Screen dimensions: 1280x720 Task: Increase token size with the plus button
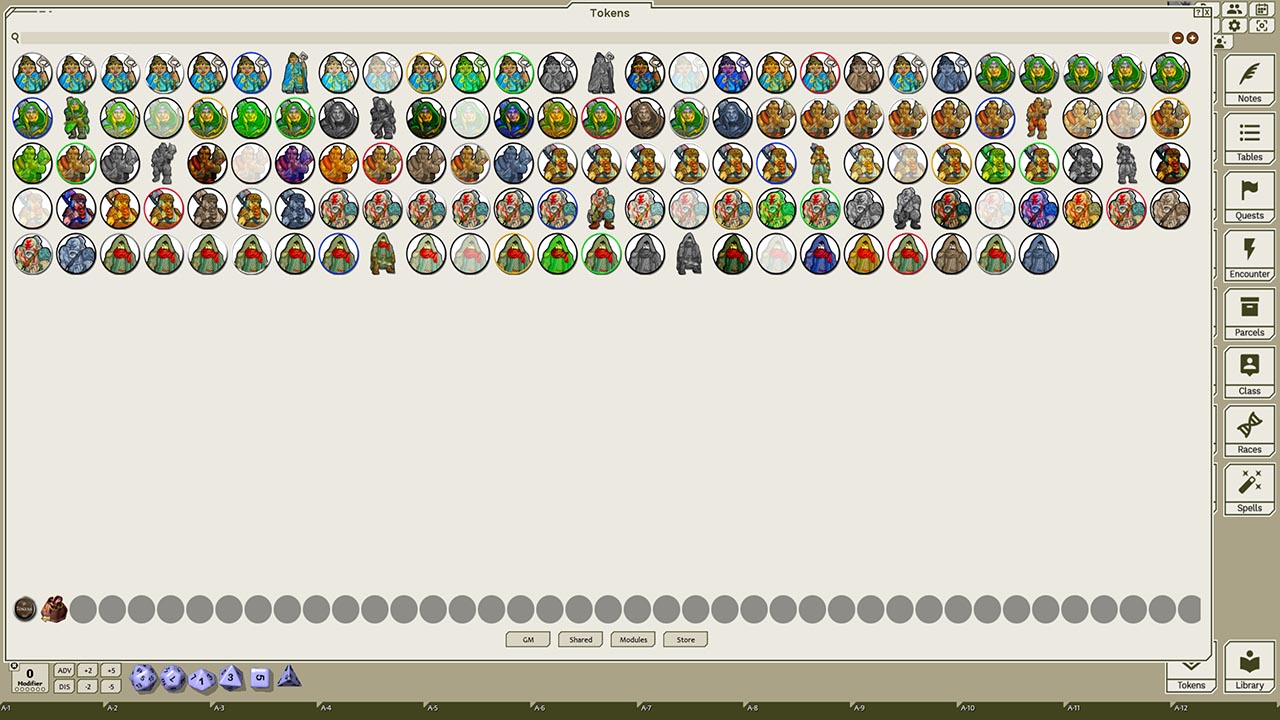tap(1192, 37)
